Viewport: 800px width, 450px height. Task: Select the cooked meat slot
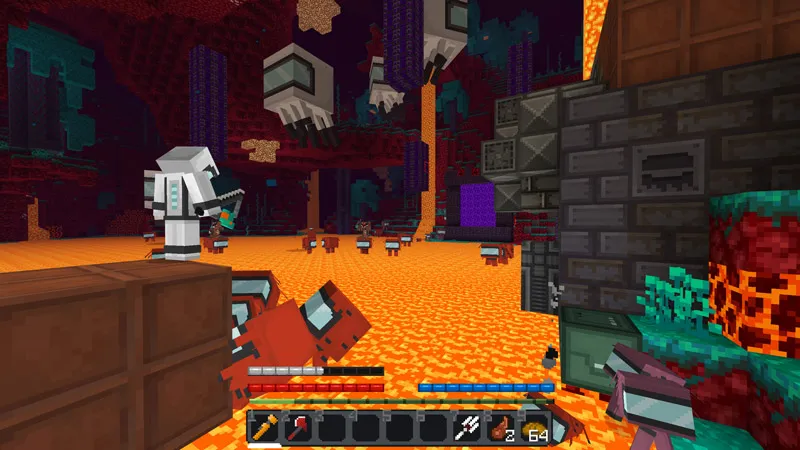pyautogui.click(x=501, y=427)
